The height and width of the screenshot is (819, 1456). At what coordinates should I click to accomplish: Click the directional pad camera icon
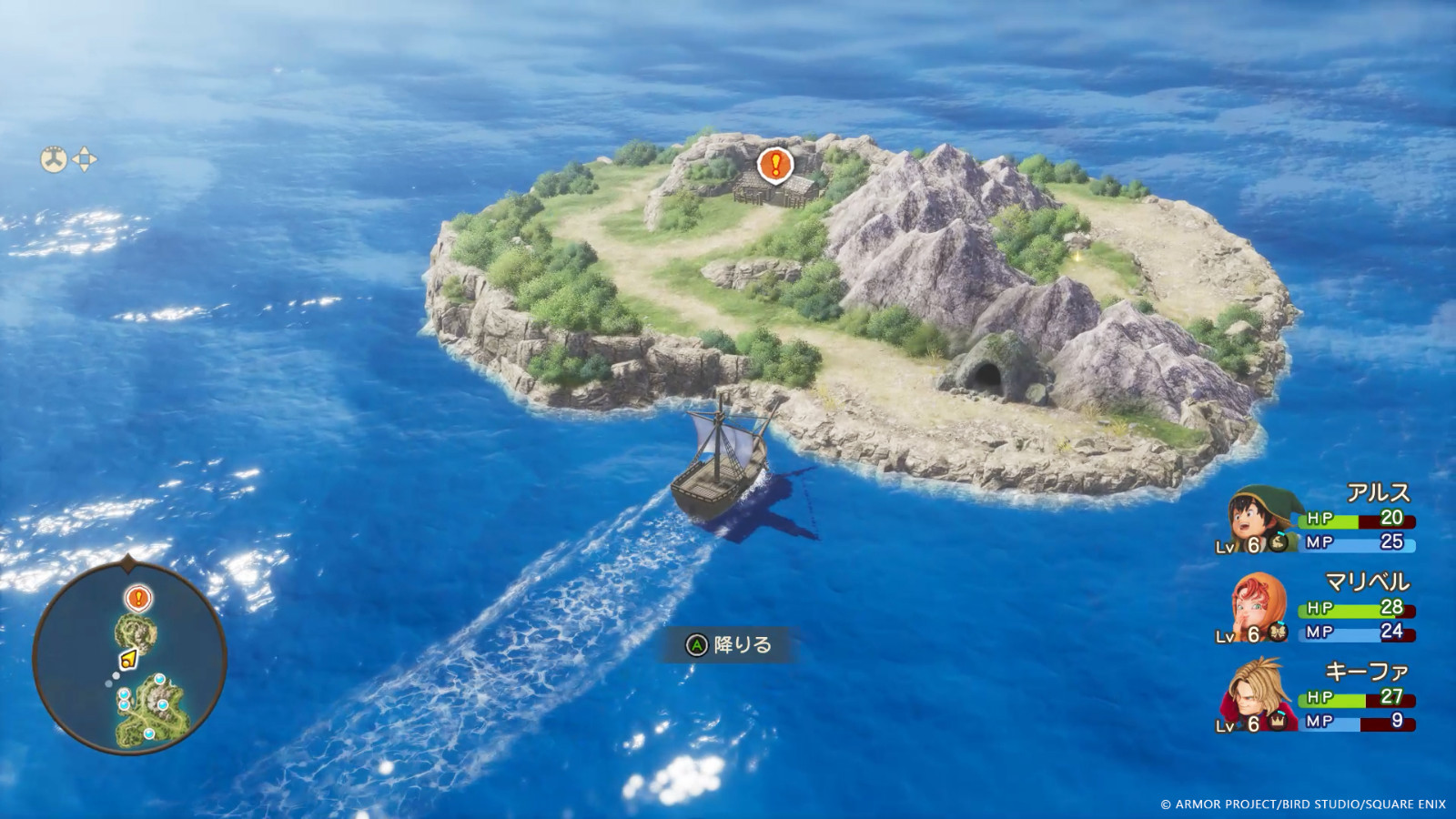pyautogui.click(x=86, y=159)
